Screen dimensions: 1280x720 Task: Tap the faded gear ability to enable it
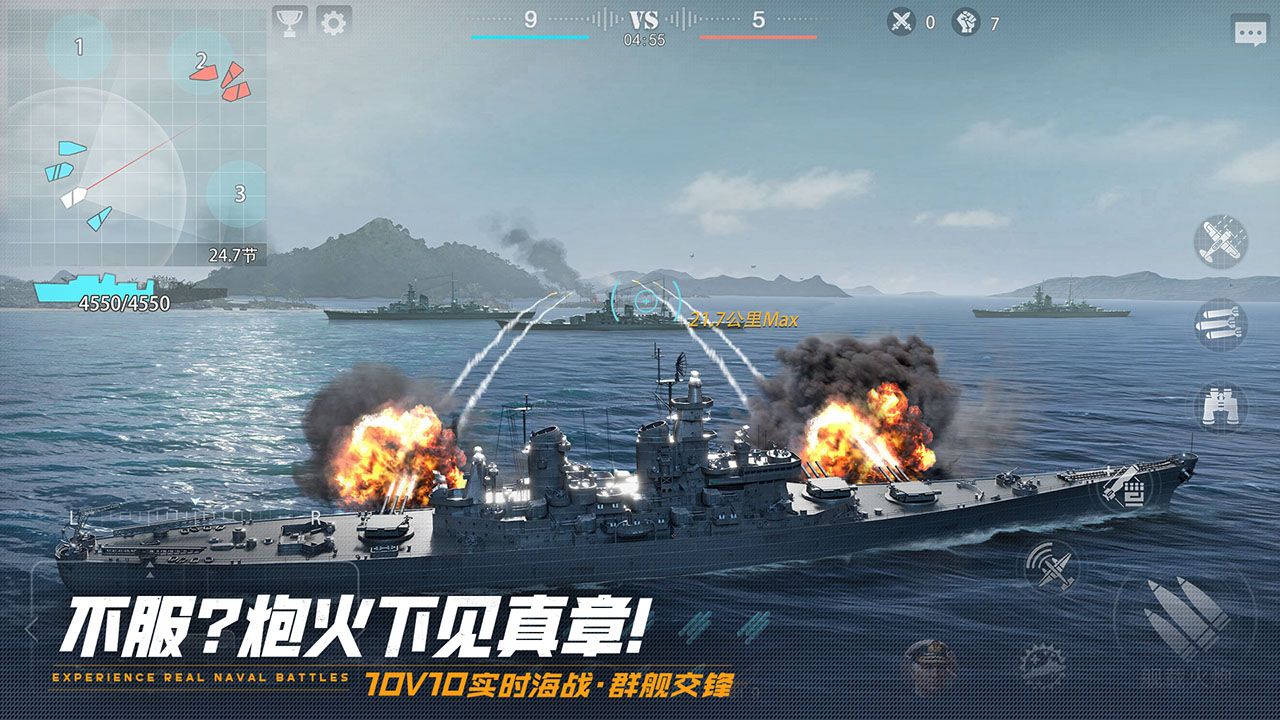(1041, 662)
